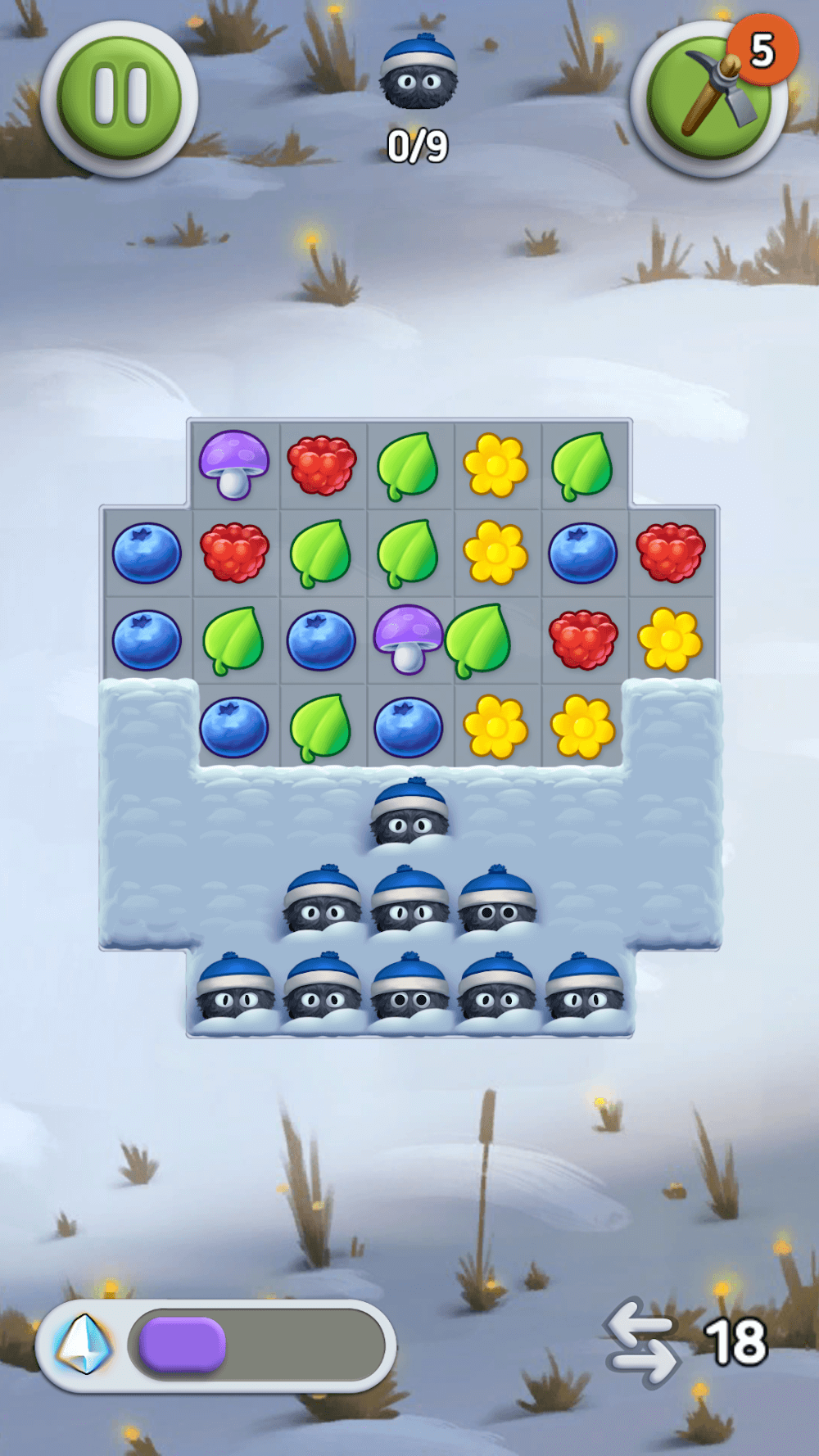Click the raspberry between leaf and yellow flower
The height and width of the screenshot is (1456, 819).
(x=583, y=639)
